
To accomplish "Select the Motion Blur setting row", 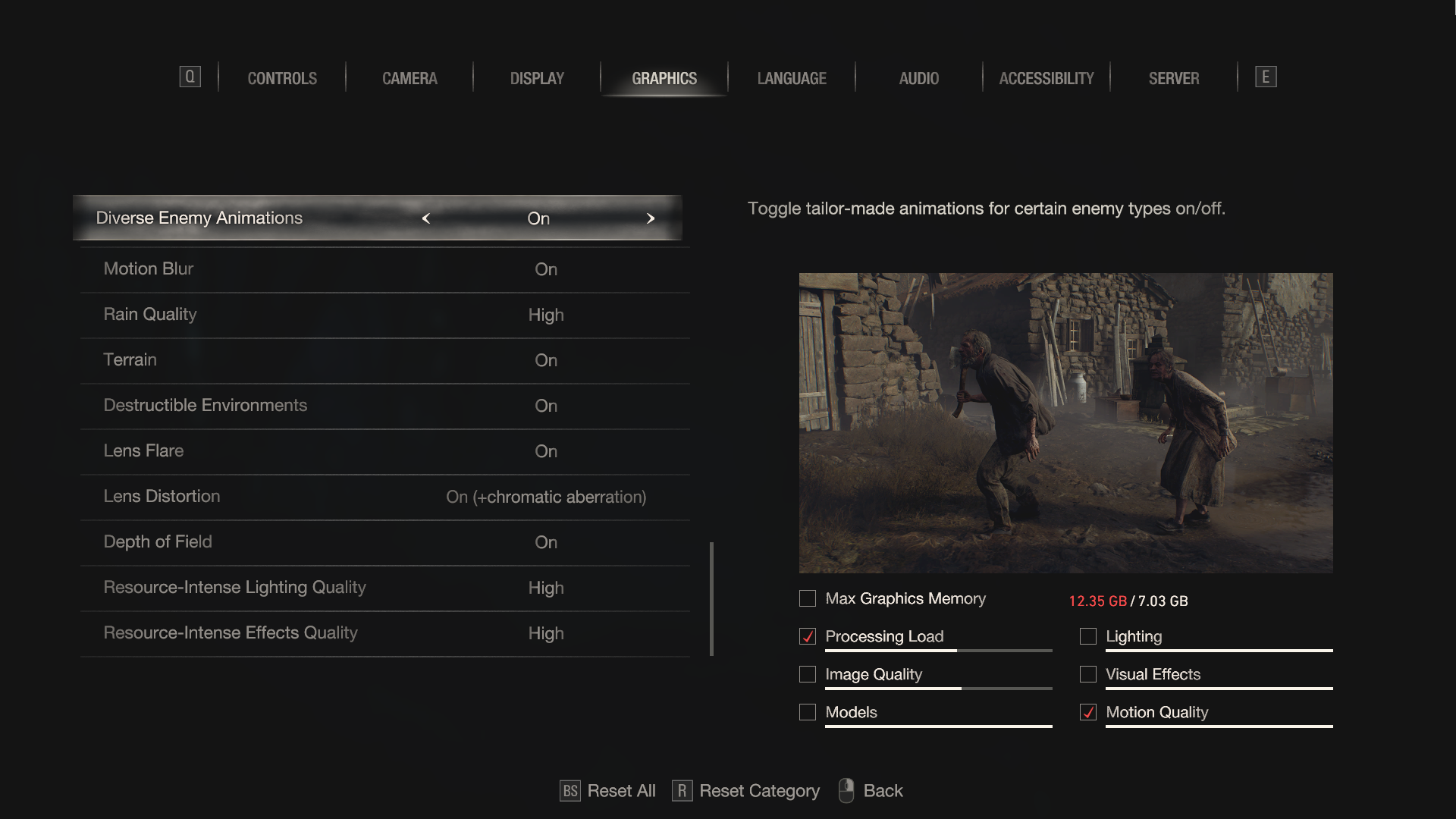I will click(384, 269).
